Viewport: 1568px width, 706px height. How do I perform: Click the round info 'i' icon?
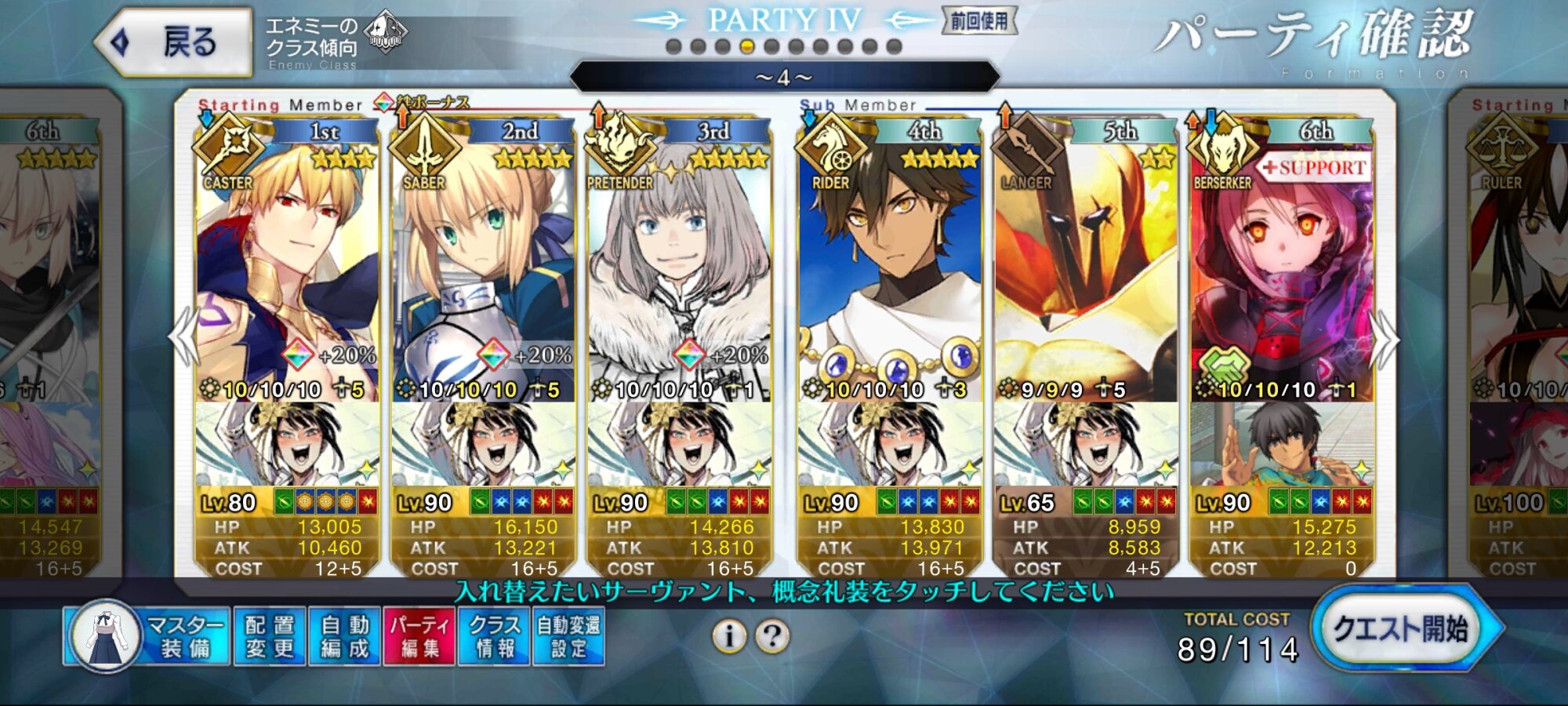729,636
